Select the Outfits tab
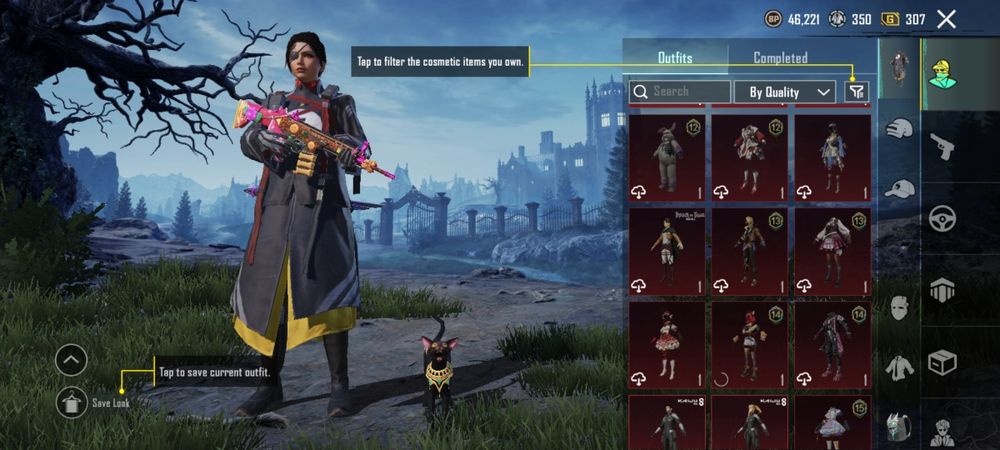 pos(675,58)
